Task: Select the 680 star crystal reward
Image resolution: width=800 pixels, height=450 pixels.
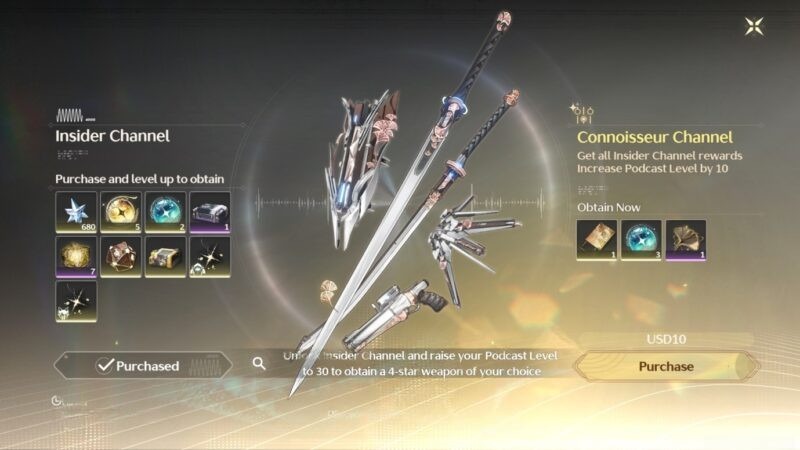Action: point(76,211)
